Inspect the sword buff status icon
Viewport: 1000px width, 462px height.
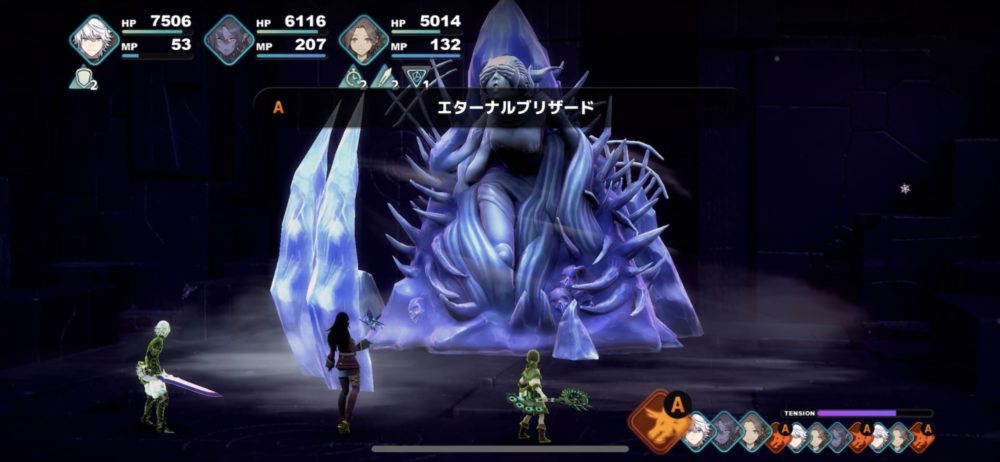[x=382, y=78]
